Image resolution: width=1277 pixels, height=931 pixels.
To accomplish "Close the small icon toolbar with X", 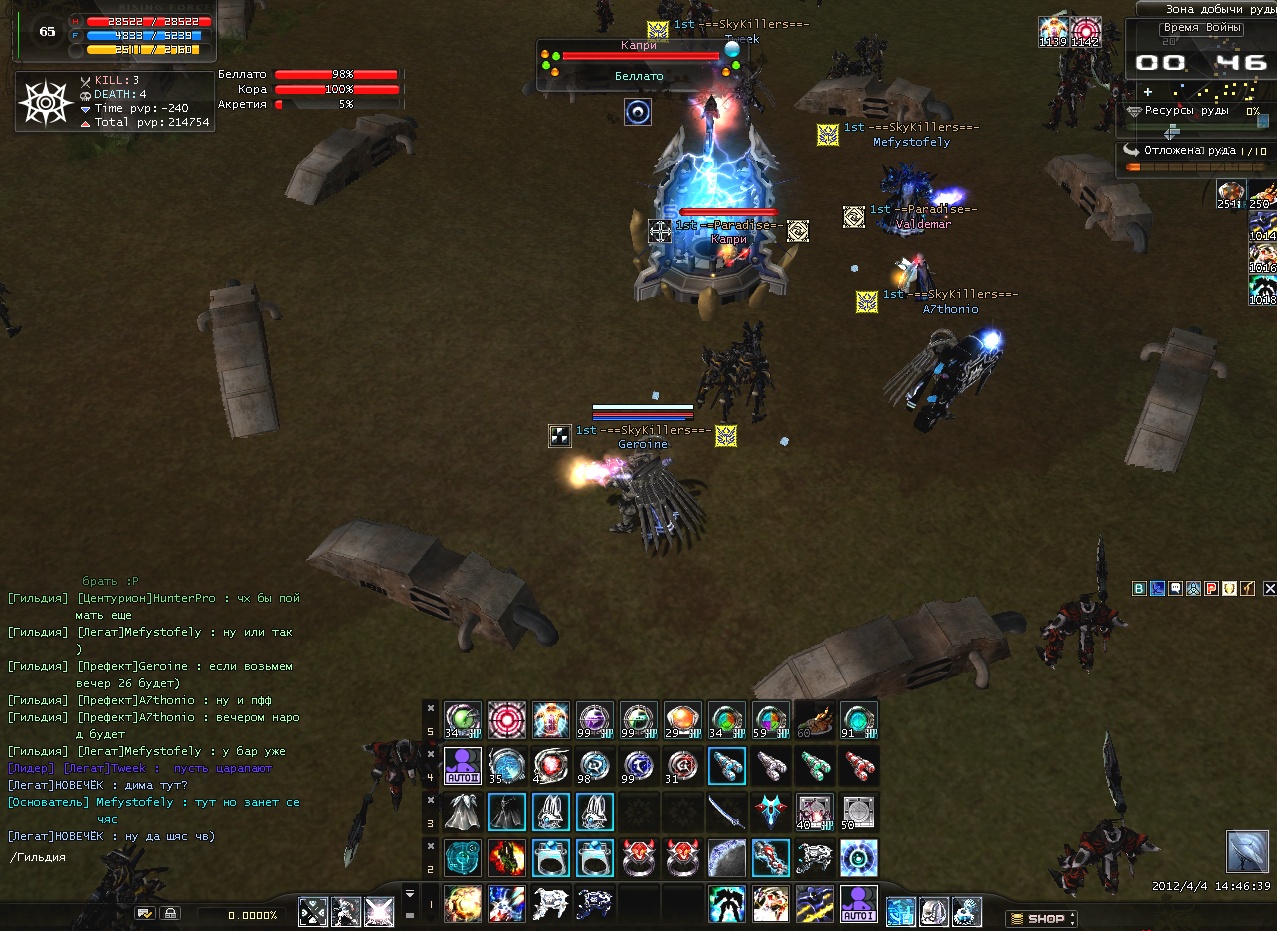I will [x=1270, y=589].
